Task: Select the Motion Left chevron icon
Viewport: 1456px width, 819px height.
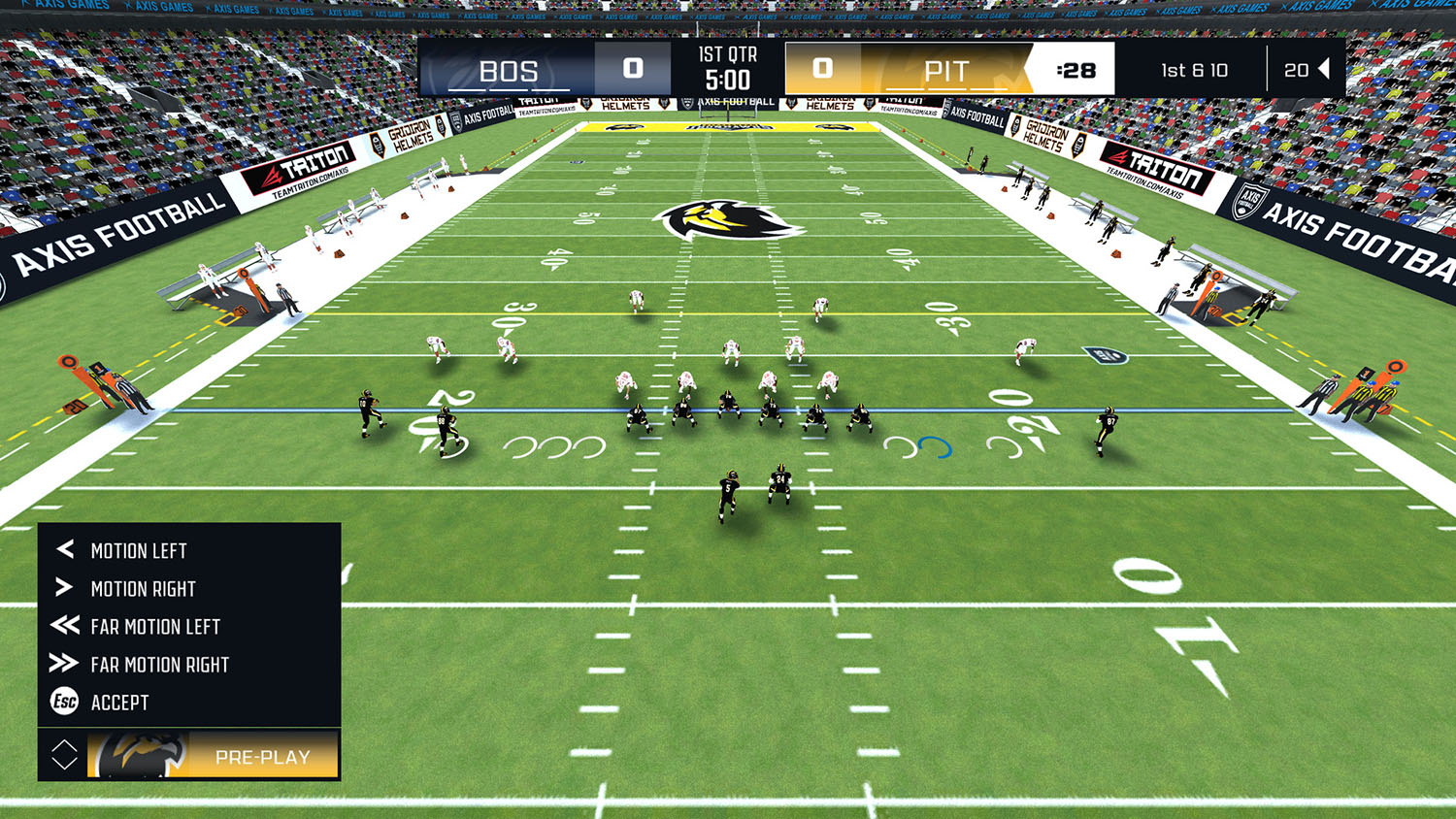Action: click(x=64, y=550)
